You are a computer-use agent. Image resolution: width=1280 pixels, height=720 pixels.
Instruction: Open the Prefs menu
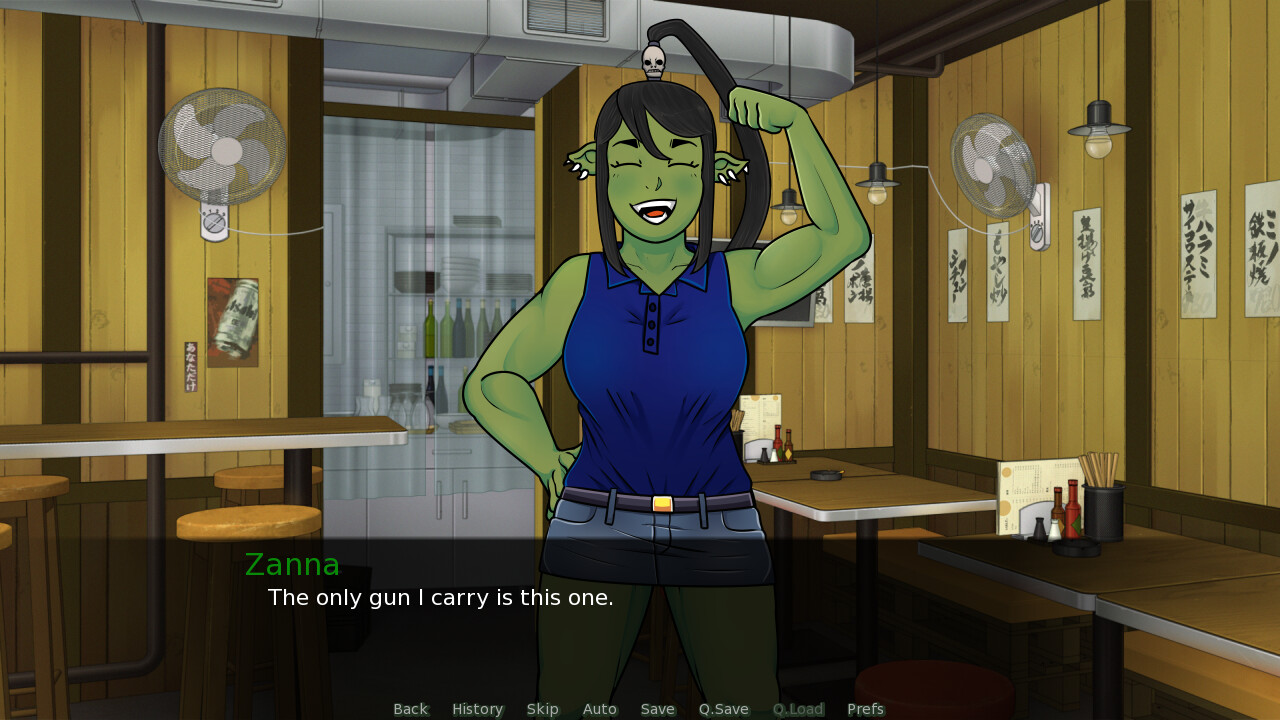865,709
